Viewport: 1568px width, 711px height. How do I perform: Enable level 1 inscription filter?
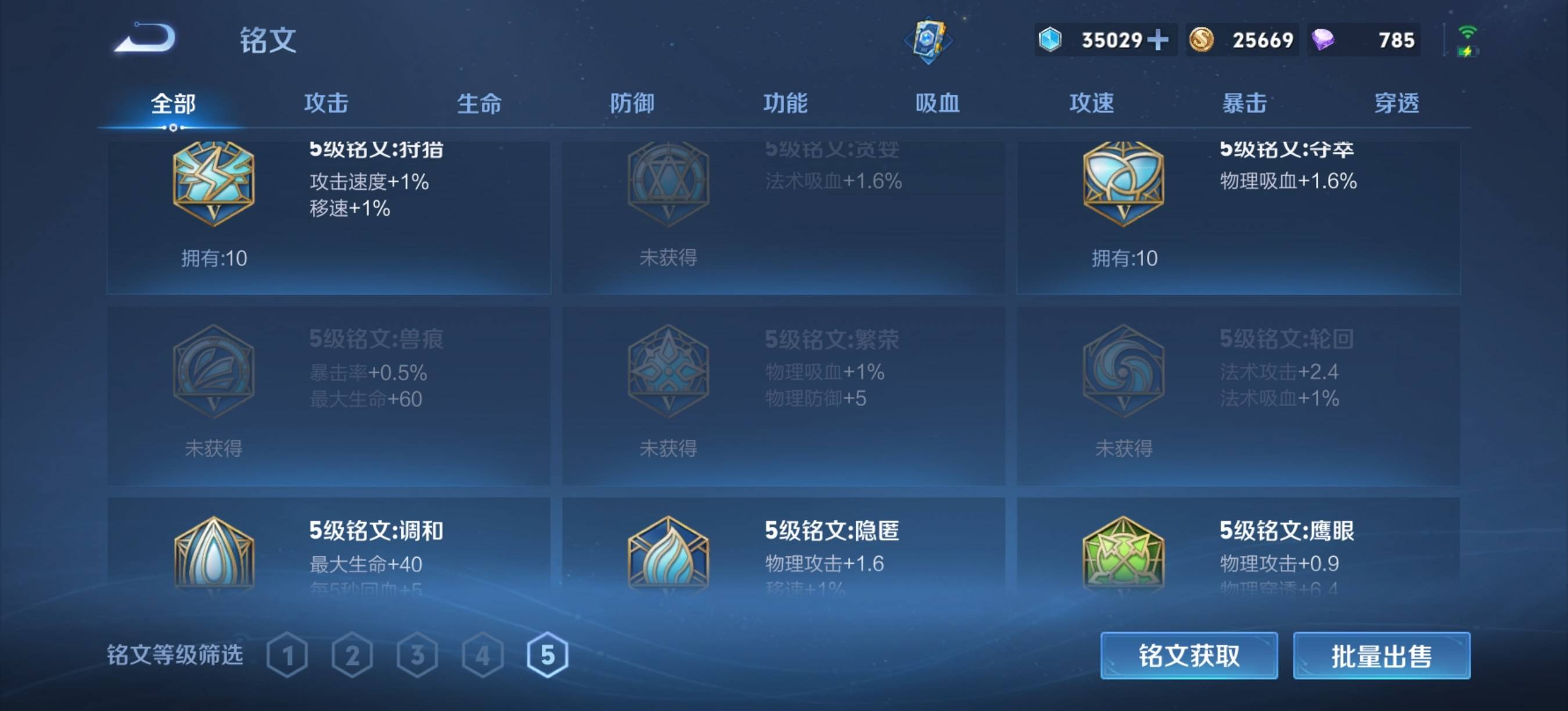click(287, 656)
